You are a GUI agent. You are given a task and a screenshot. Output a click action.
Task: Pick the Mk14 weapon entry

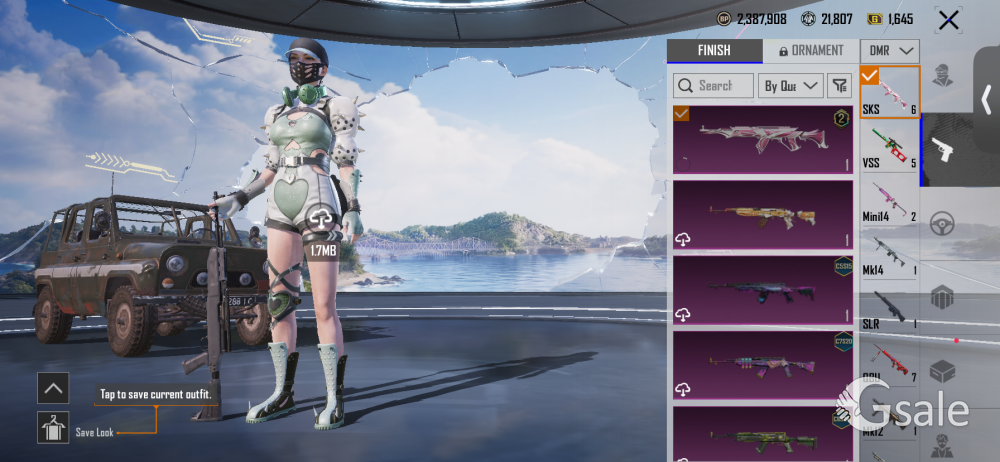tap(890, 253)
